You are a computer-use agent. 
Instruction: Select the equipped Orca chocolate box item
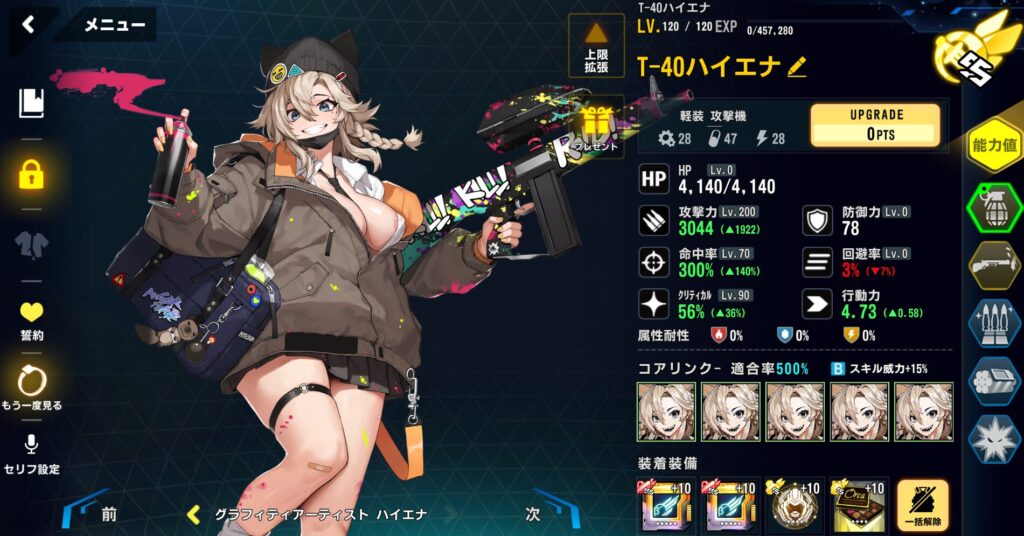click(x=859, y=506)
